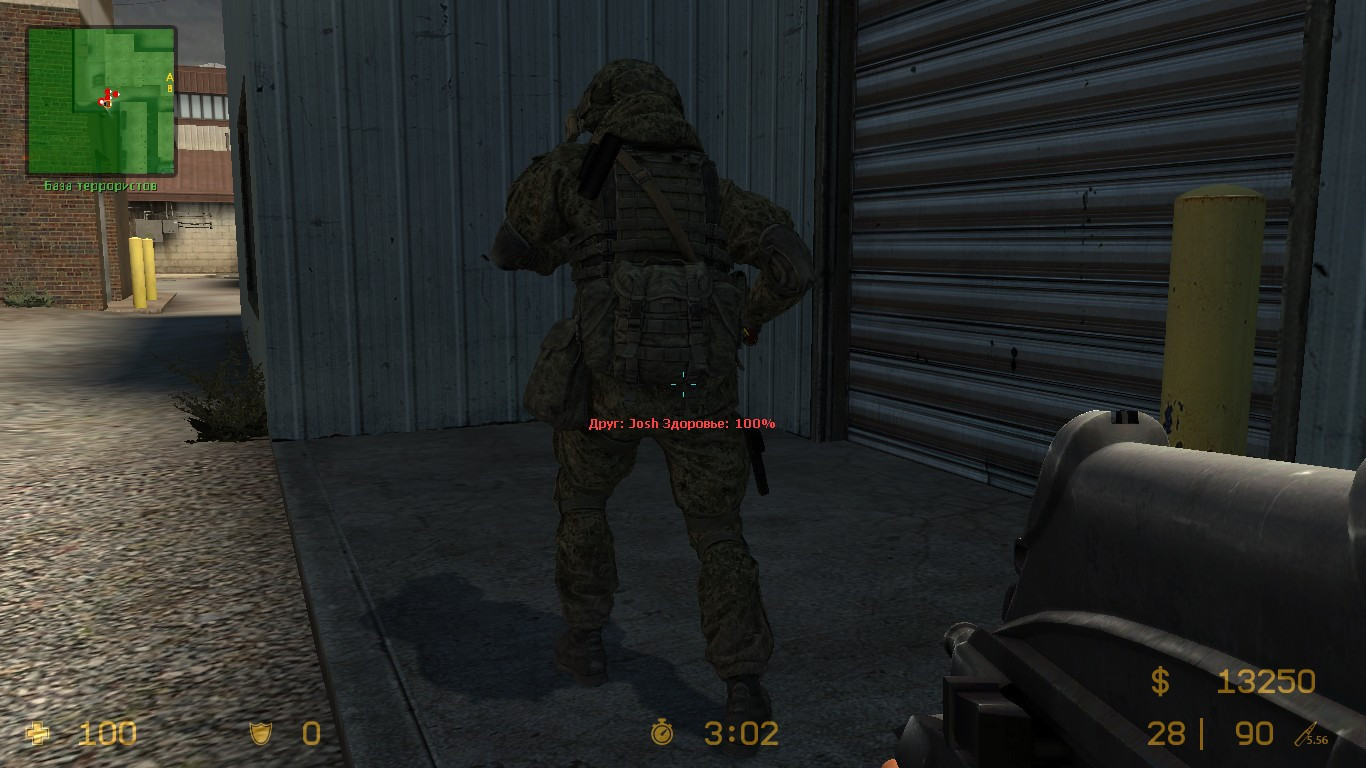Click bombsite A marker on the radar

tap(170, 77)
